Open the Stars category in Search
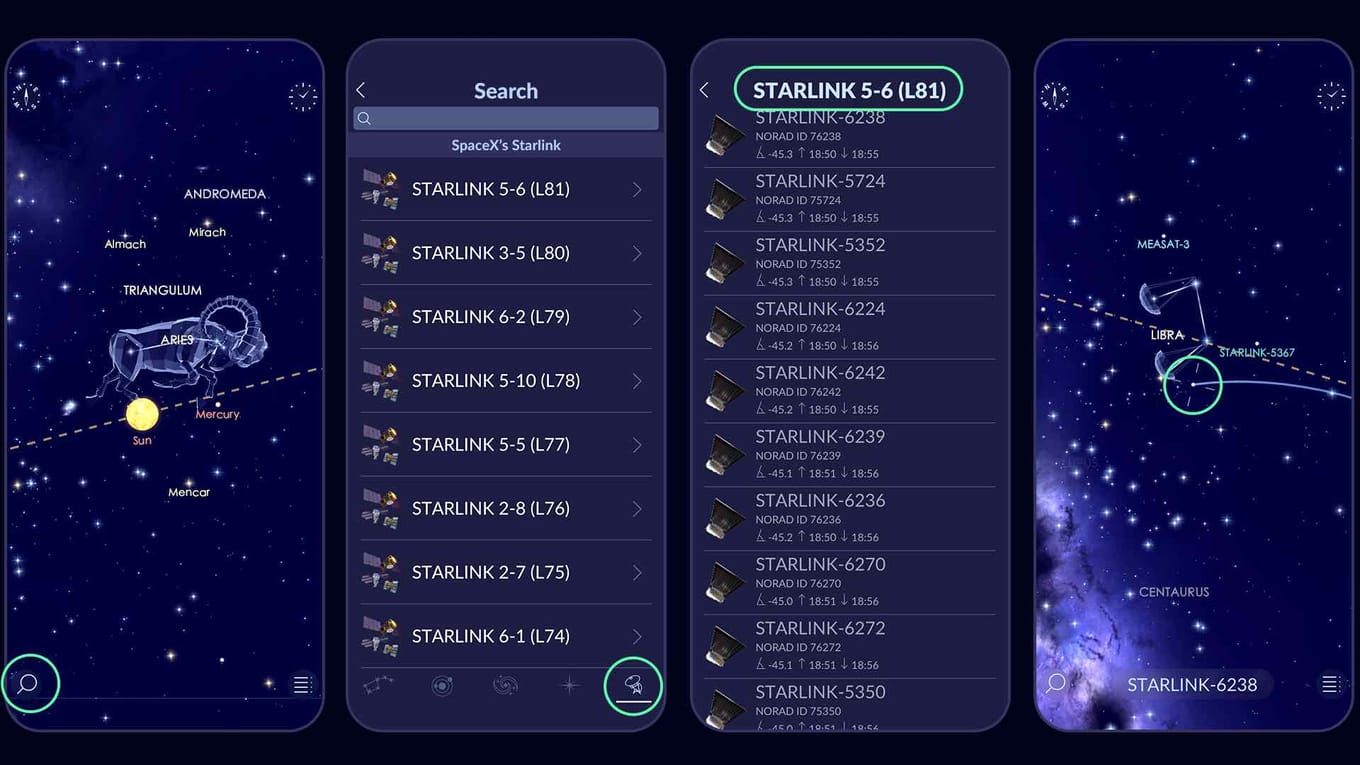 coord(569,685)
